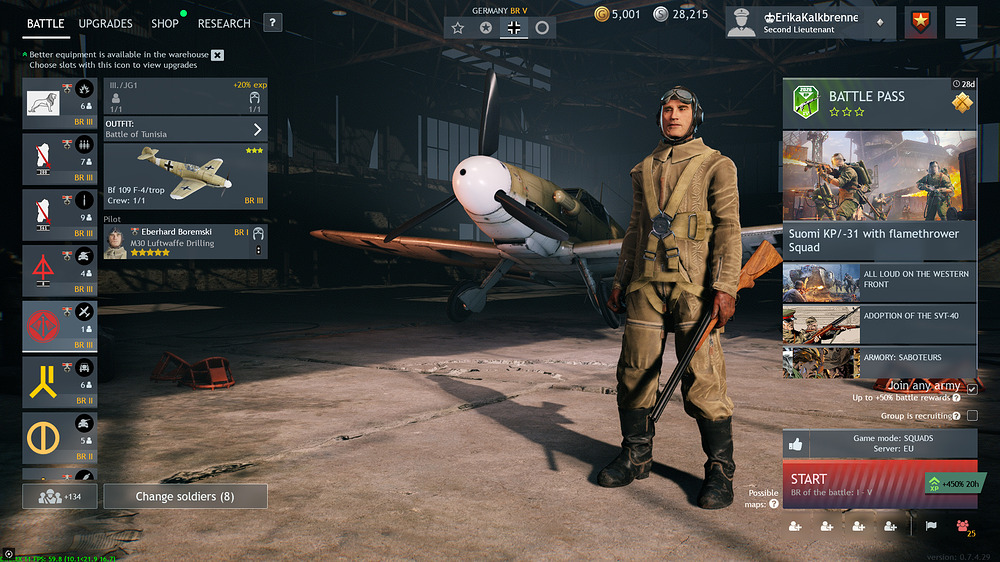1000x562 pixels.
Task: Select the Bf 109 F-4/trop aircraft card
Action: (185, 176)
